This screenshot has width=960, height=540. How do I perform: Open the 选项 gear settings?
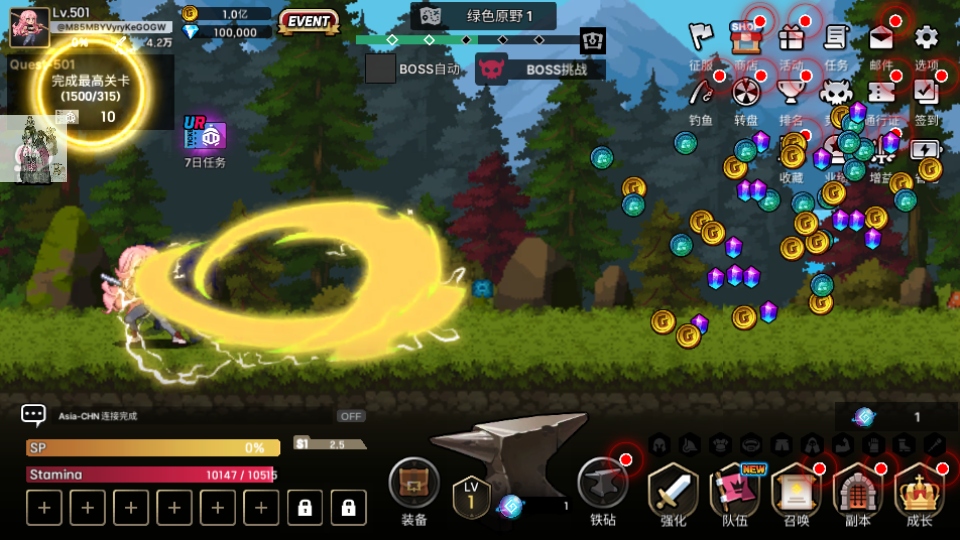pos(927,40)
